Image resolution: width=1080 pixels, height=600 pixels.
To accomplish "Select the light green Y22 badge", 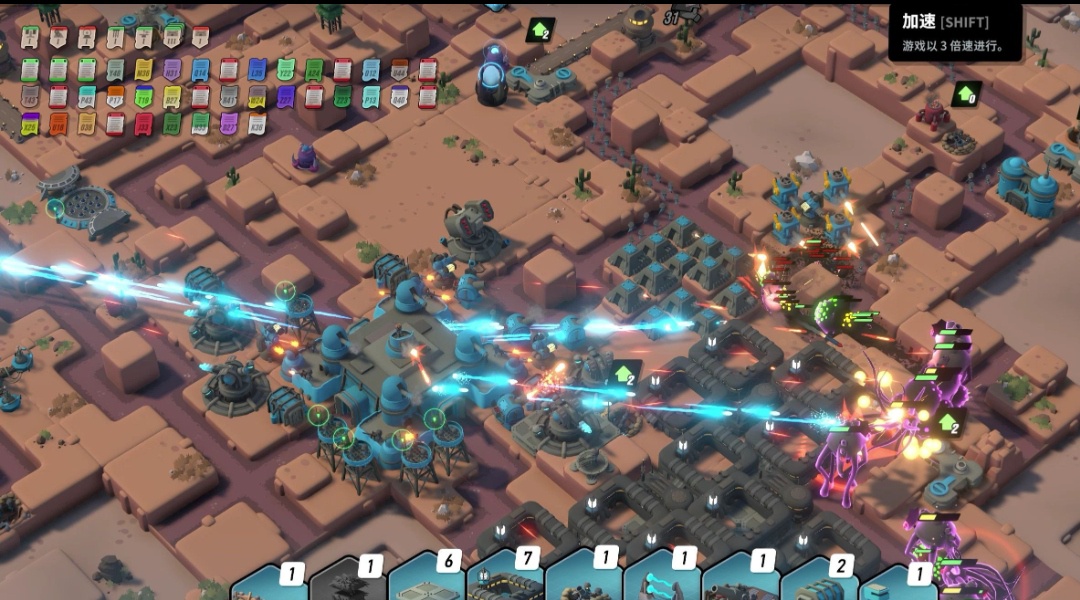I will point(286,70).
